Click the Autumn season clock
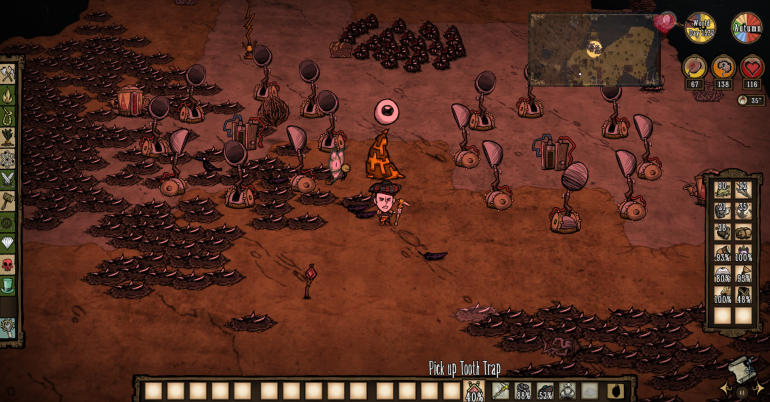This screenshot has height=402, width=770. pos(746,27)
